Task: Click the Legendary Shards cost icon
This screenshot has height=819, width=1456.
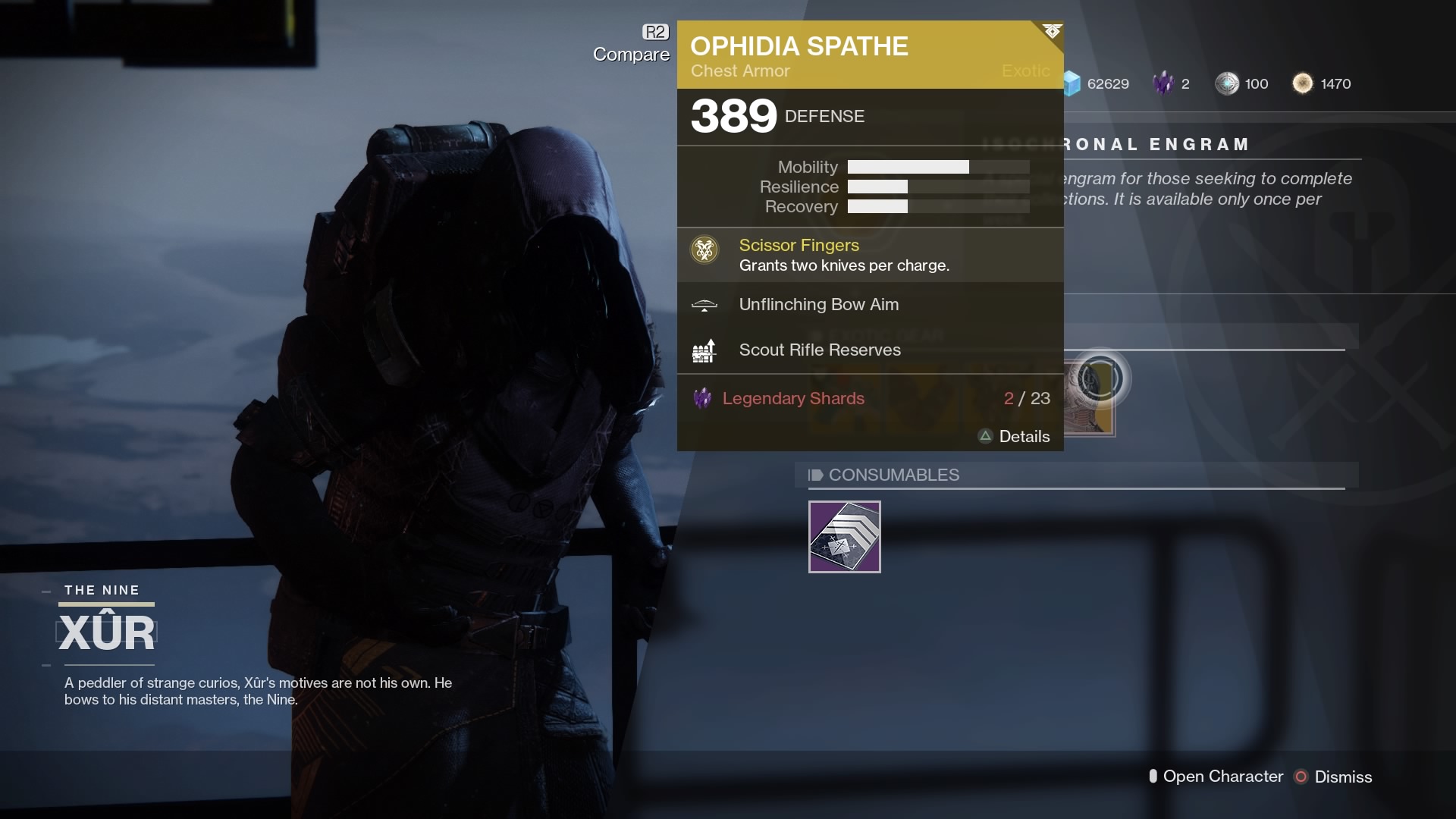Action: pos(702,398)
